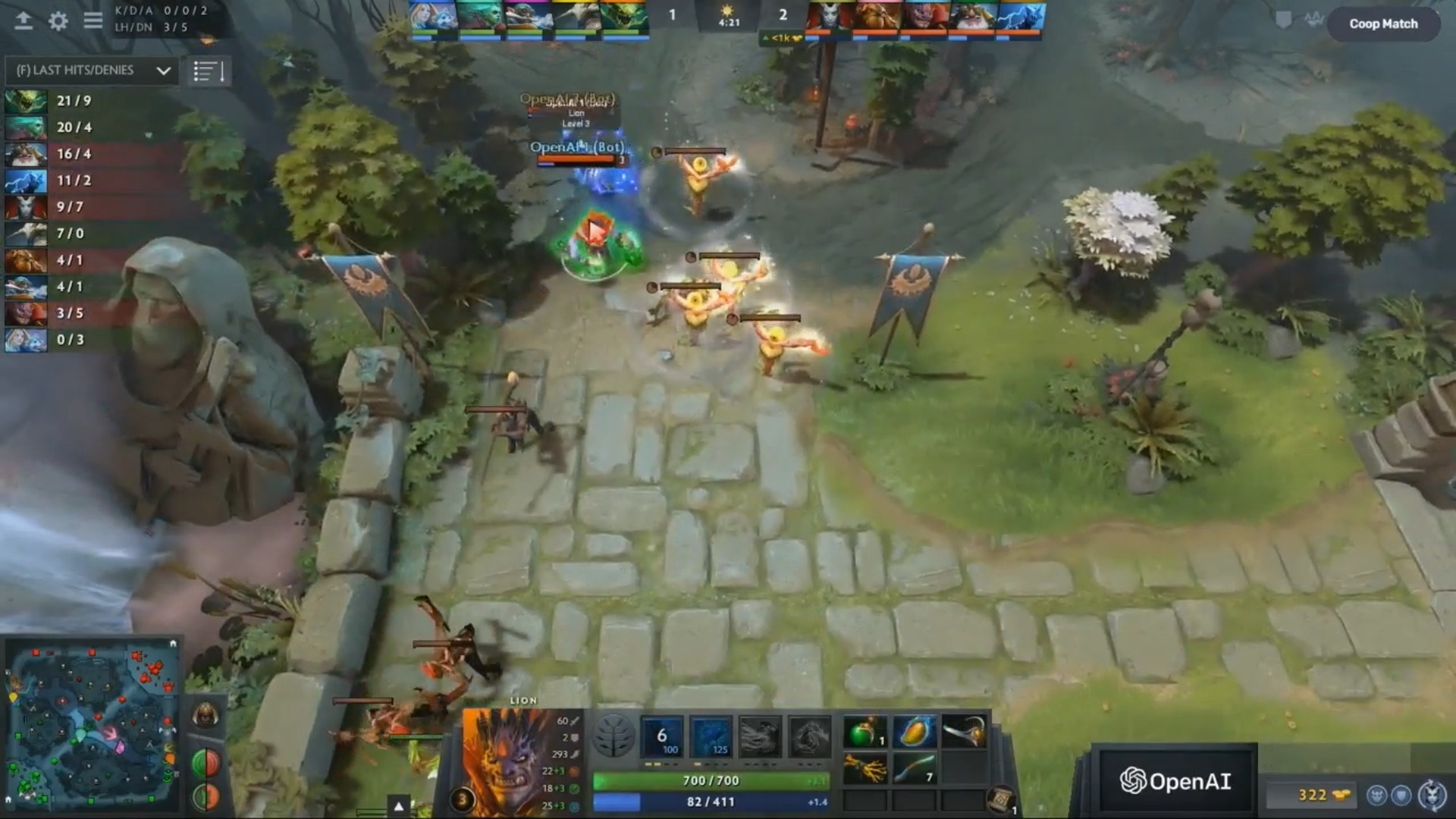This screenshot has height=819, width=1456.
Task: Open the spectator settings gear icon
Action: (x=58, y=20)
